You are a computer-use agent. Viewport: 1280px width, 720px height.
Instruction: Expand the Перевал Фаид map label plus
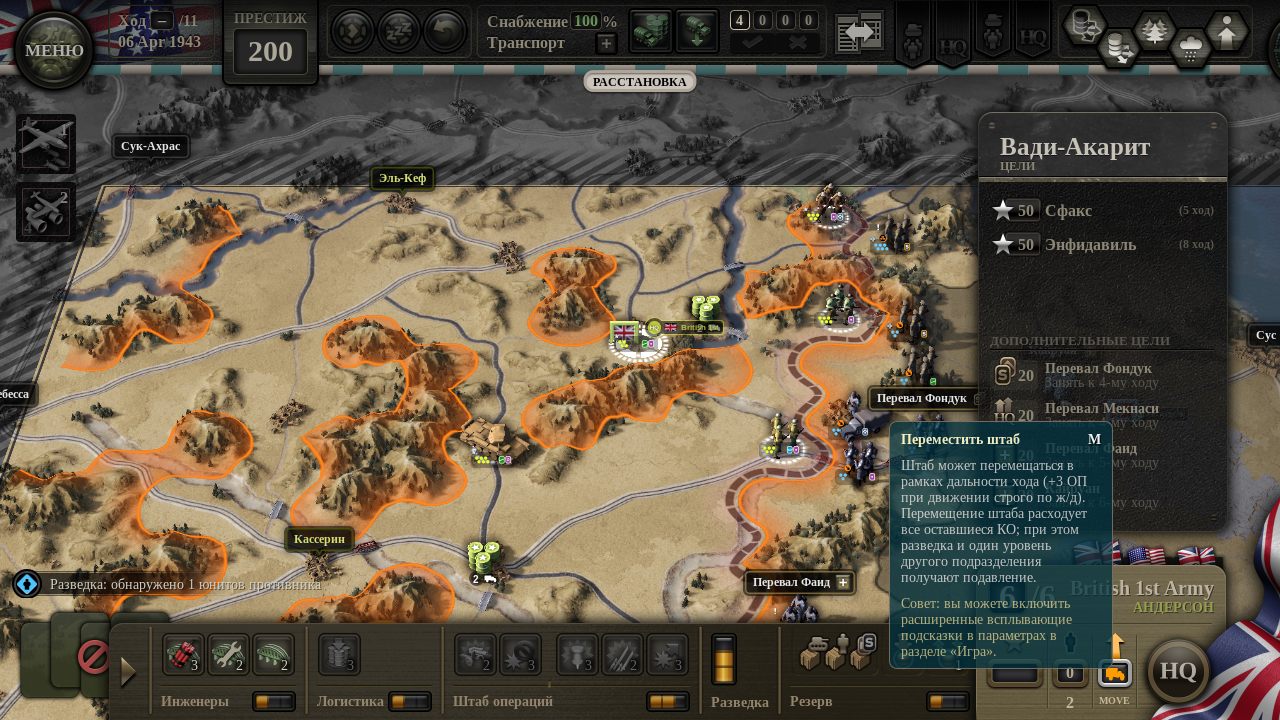843,582
